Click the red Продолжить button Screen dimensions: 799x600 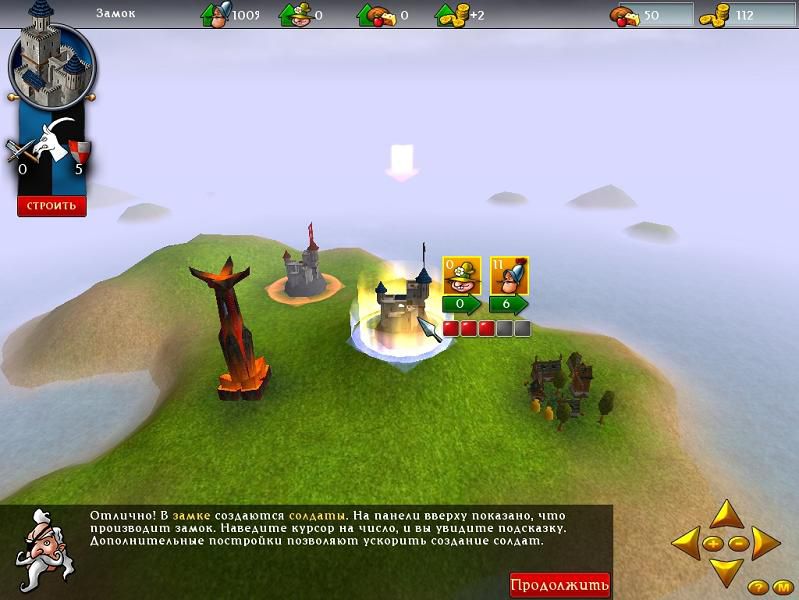pos(560,585)
